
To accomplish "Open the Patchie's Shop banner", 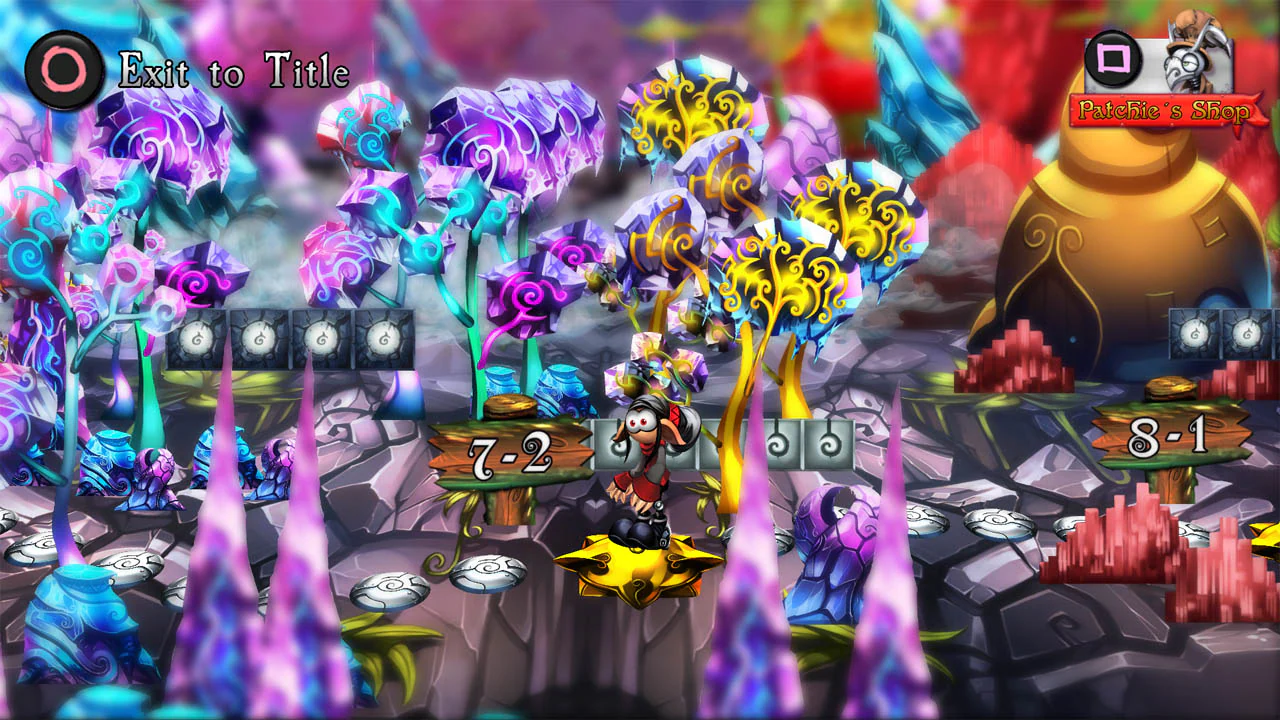I will click(x=1163, y=112).
